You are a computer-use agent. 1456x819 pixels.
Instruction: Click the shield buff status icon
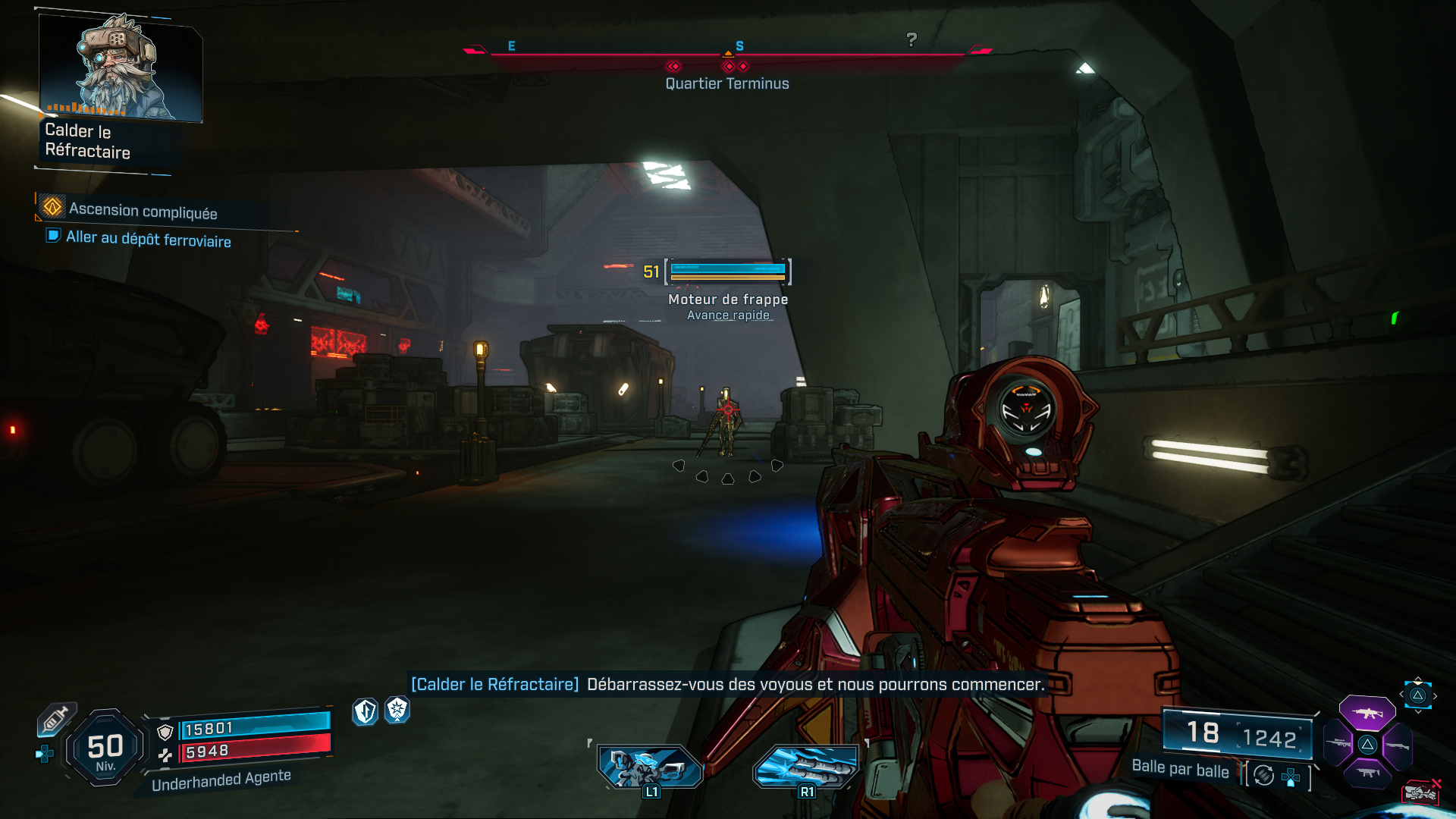coord(364,711)
